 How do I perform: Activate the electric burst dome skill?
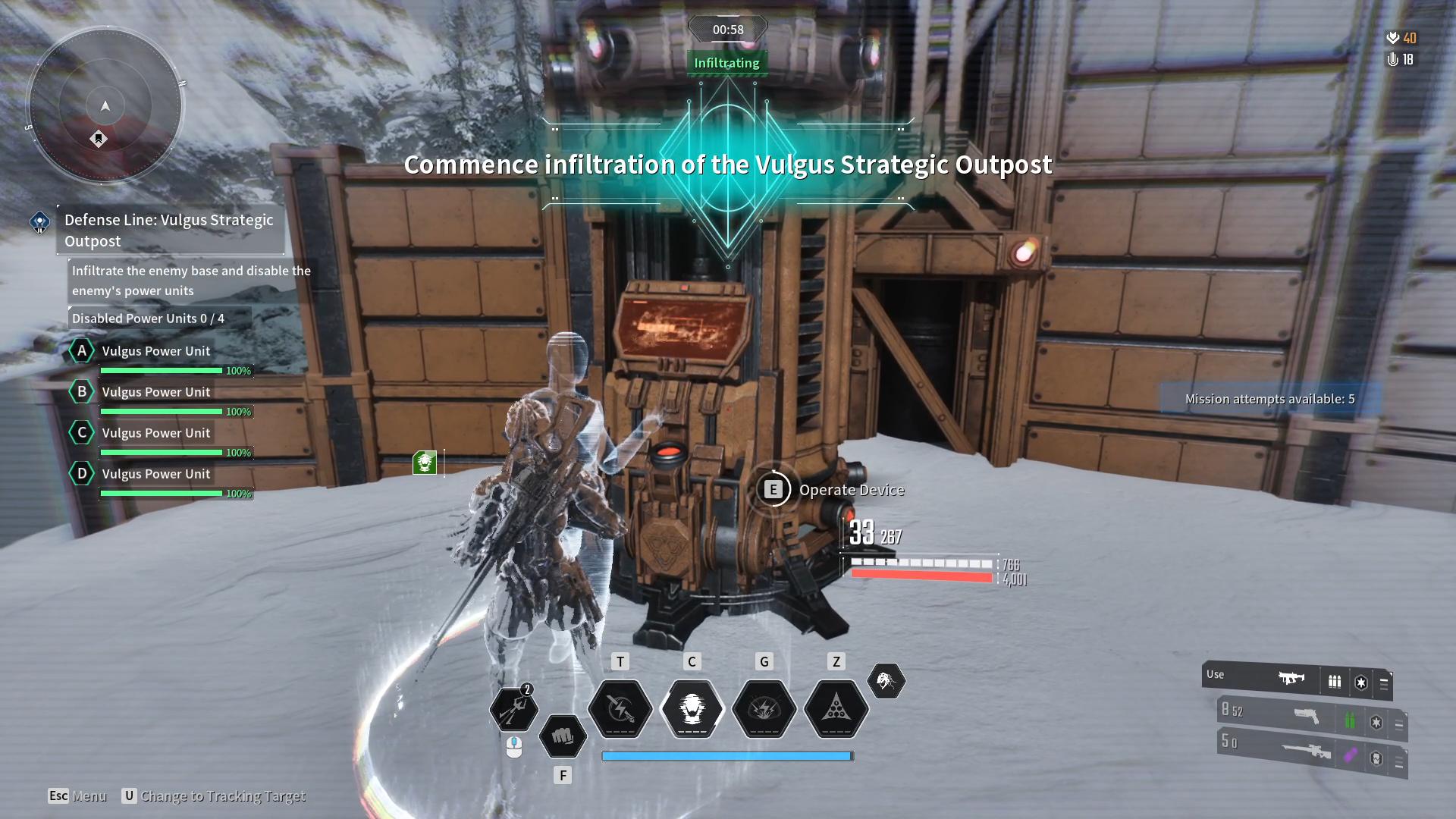click(764, 709)
